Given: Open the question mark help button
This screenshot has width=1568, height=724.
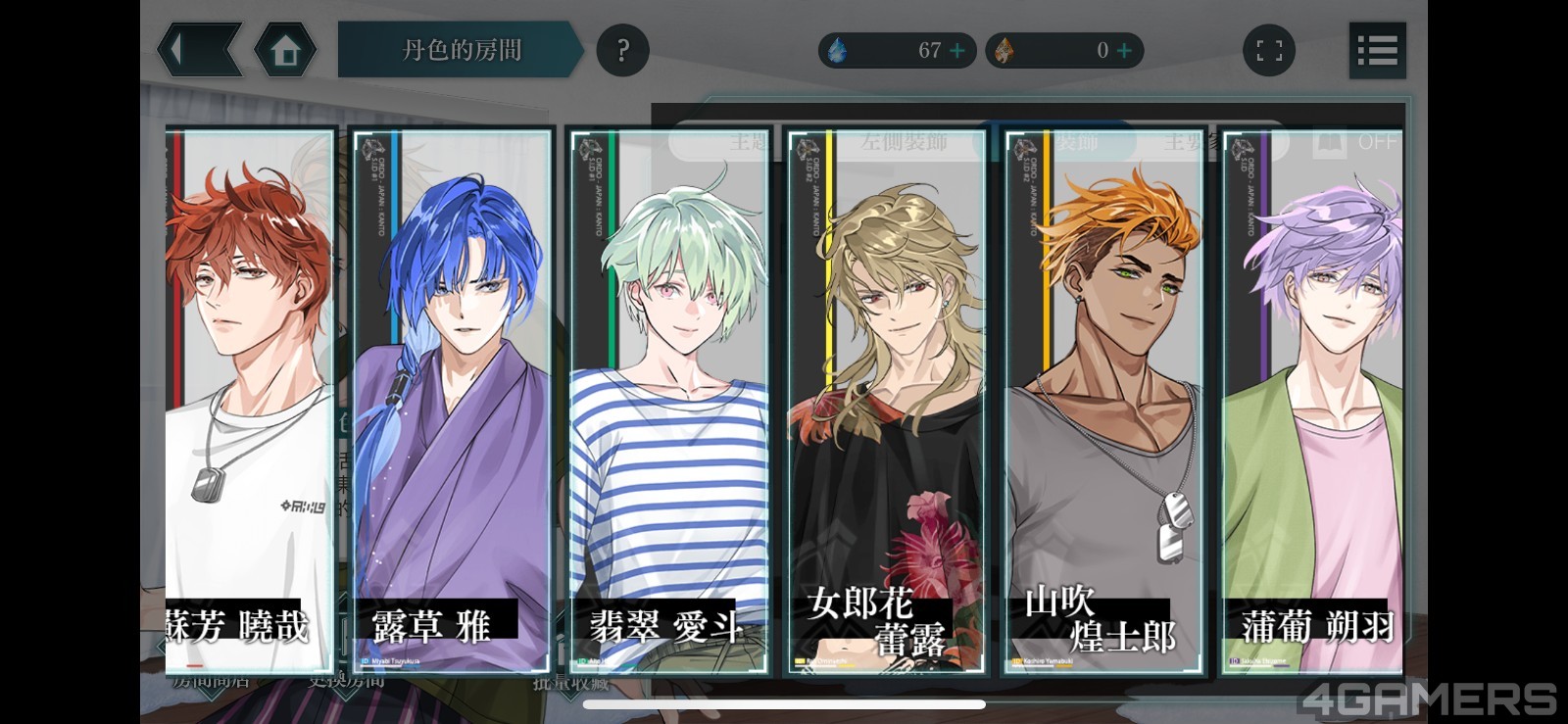Looking at the screenshot, I should (622, 50).
